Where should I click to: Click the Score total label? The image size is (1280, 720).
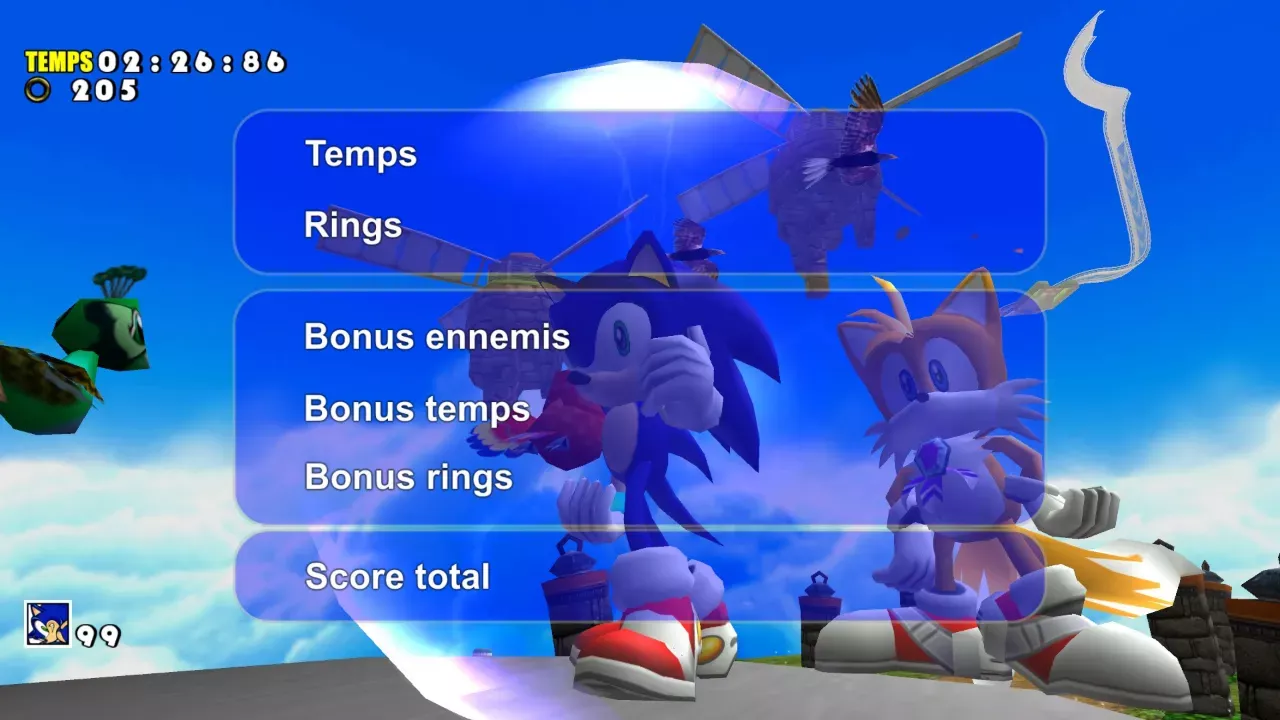pos(397,577)
